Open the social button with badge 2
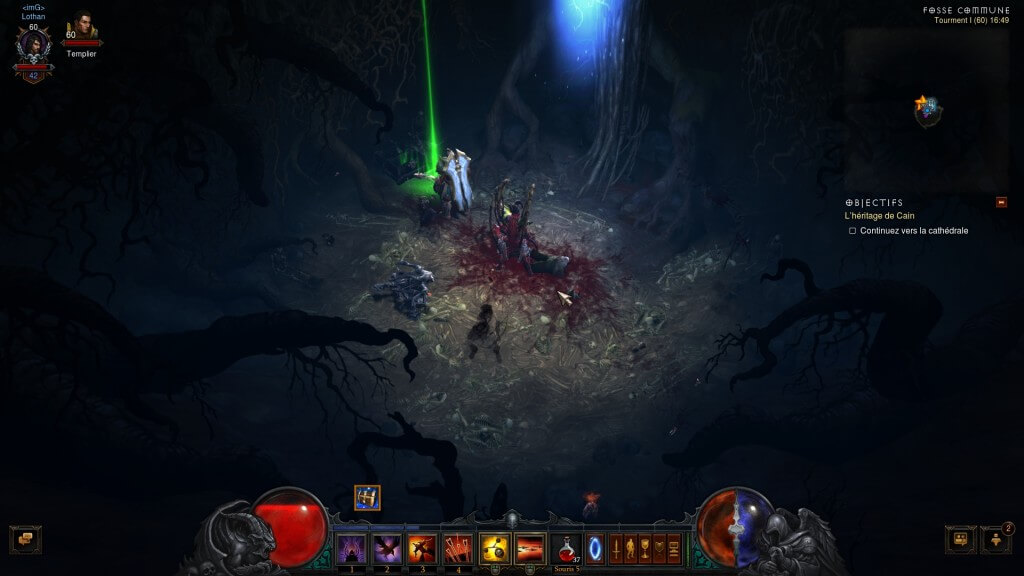 (995, 539)
